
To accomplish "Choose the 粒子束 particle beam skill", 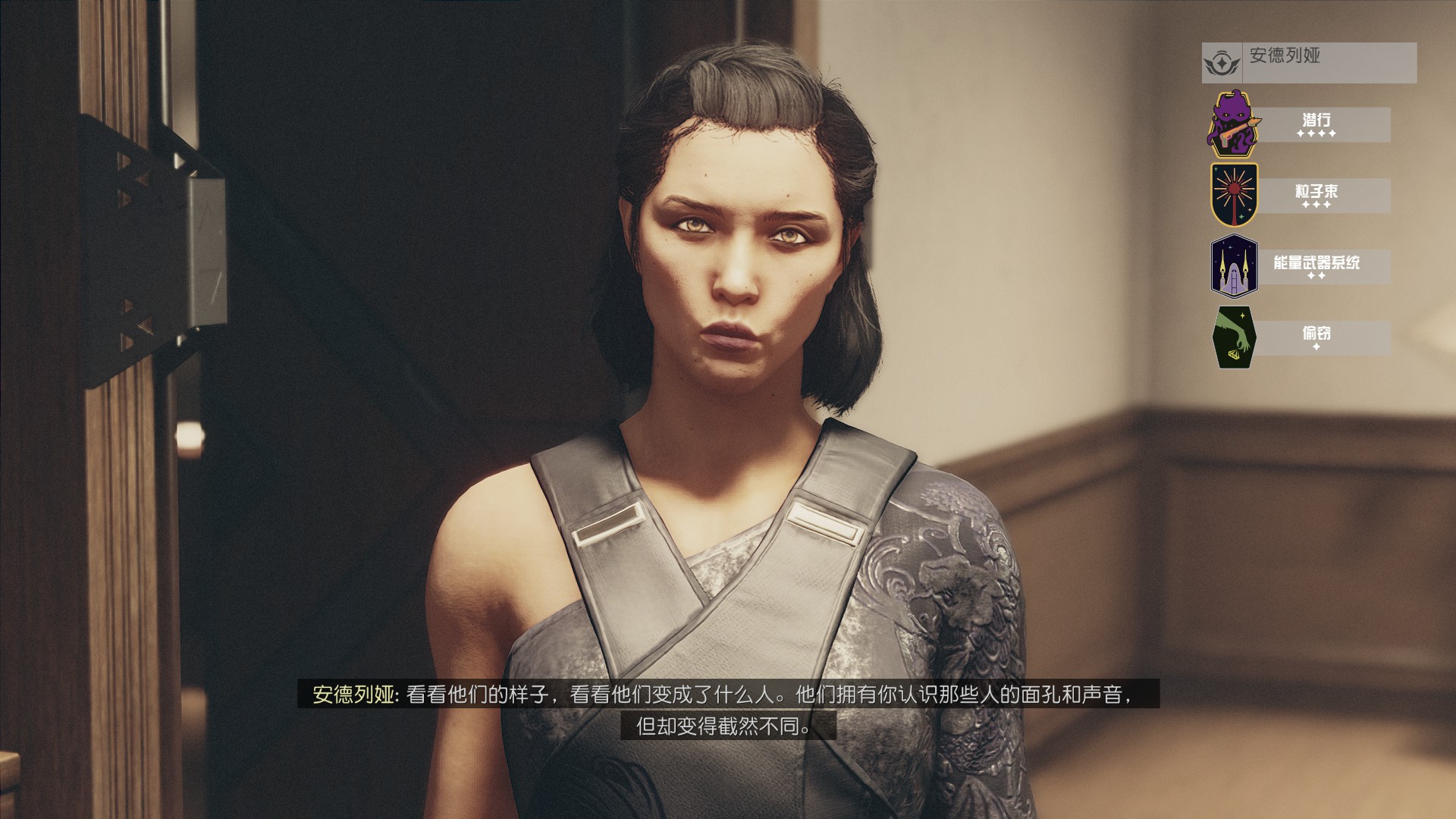I will [1316, 196].
